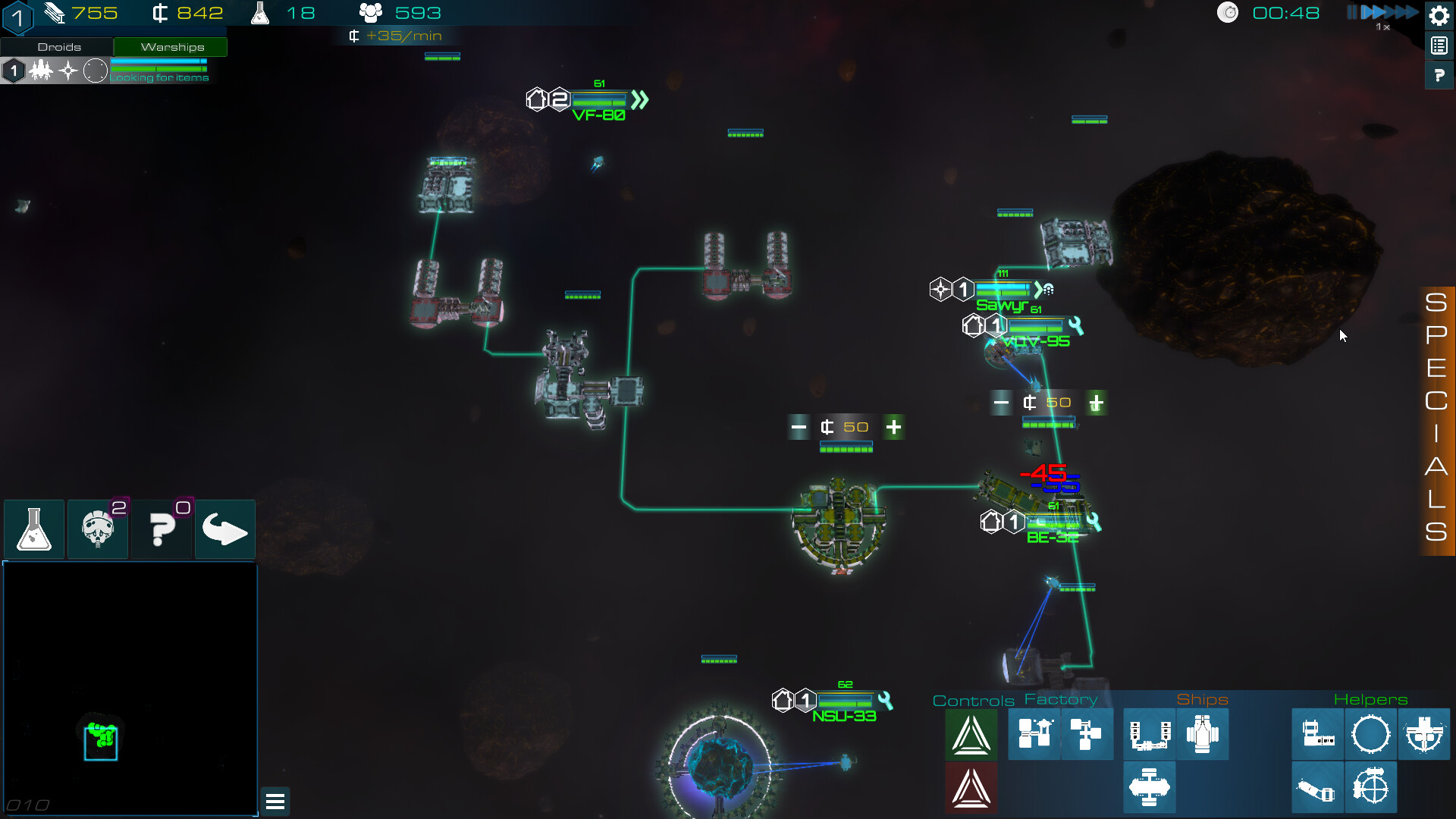The width and height of the screenshot is (1456, 819).
Task: Expand the chevron next to VF-80
Action: click(x=638, y=98)
